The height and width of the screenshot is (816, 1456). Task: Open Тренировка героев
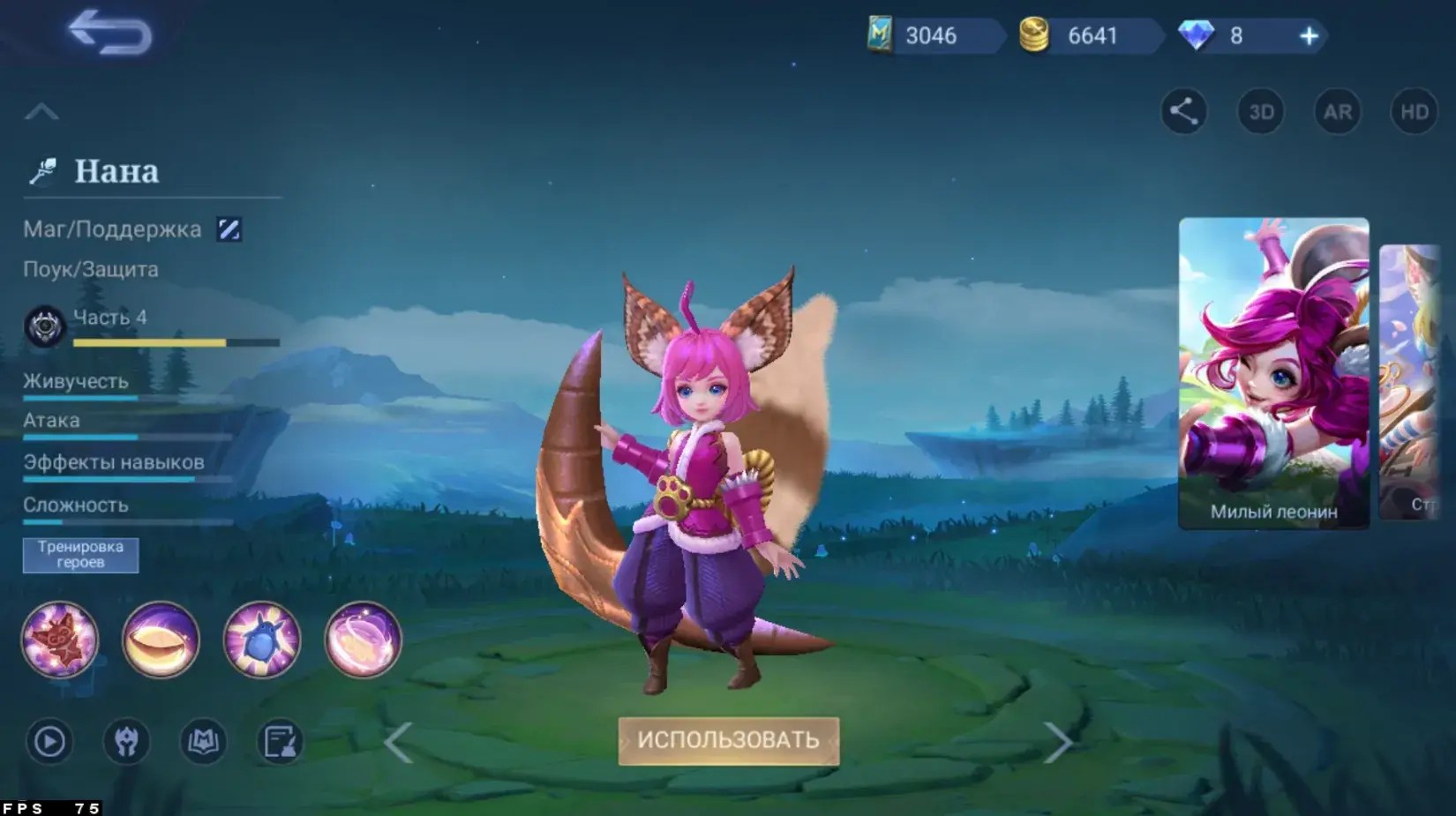[79, 555]
